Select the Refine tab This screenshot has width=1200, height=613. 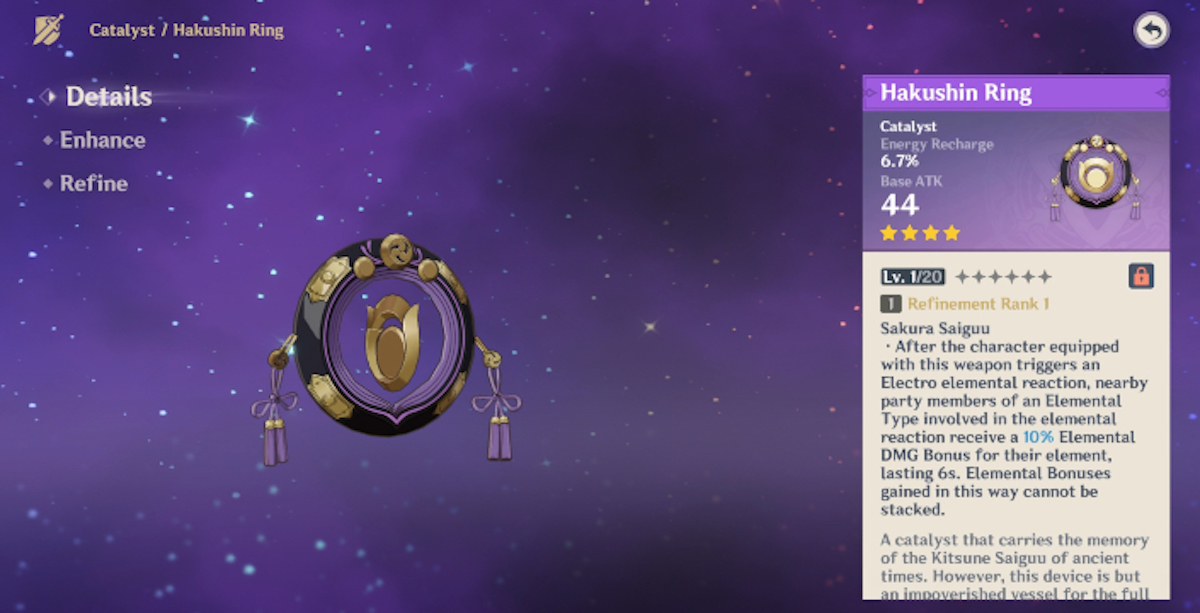coord(93,184)
